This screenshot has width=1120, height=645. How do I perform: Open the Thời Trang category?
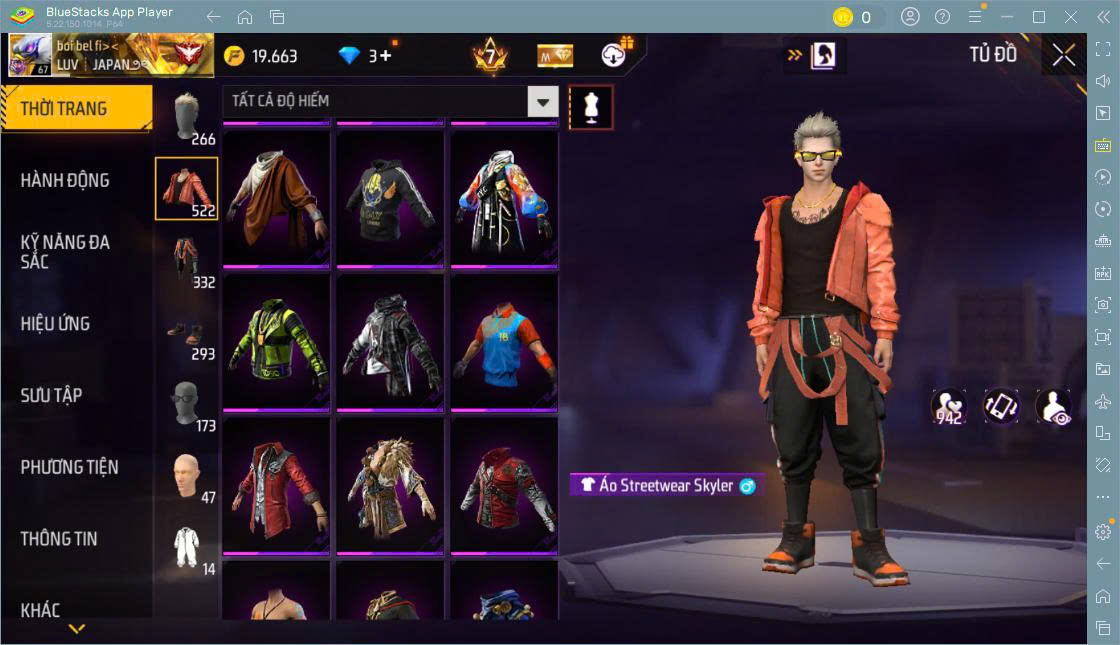76,109
